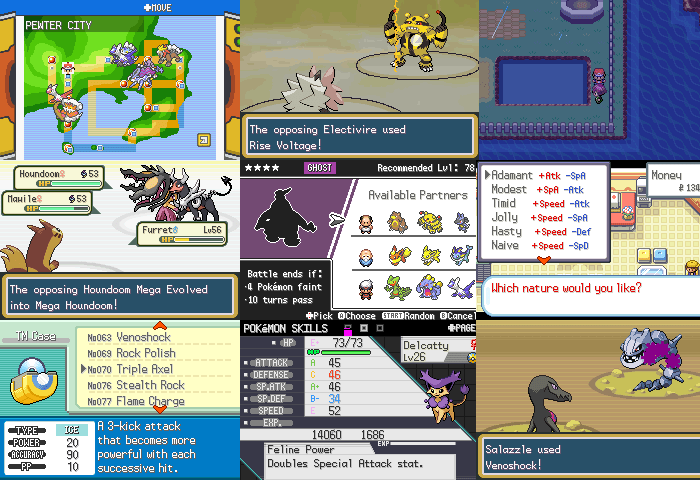Click the TM list's up scroll arrow
700x480 pixels.
coord(159,326)
